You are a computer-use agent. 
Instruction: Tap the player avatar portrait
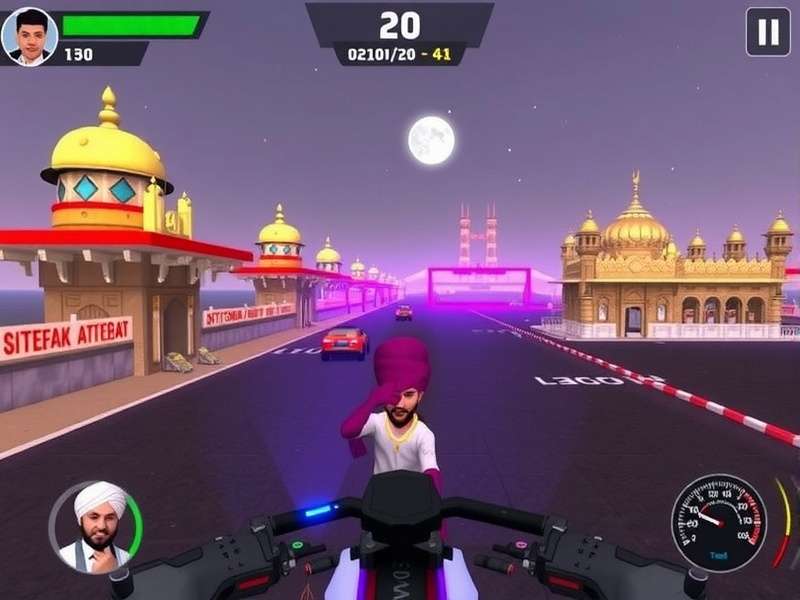tap(29, 36)
